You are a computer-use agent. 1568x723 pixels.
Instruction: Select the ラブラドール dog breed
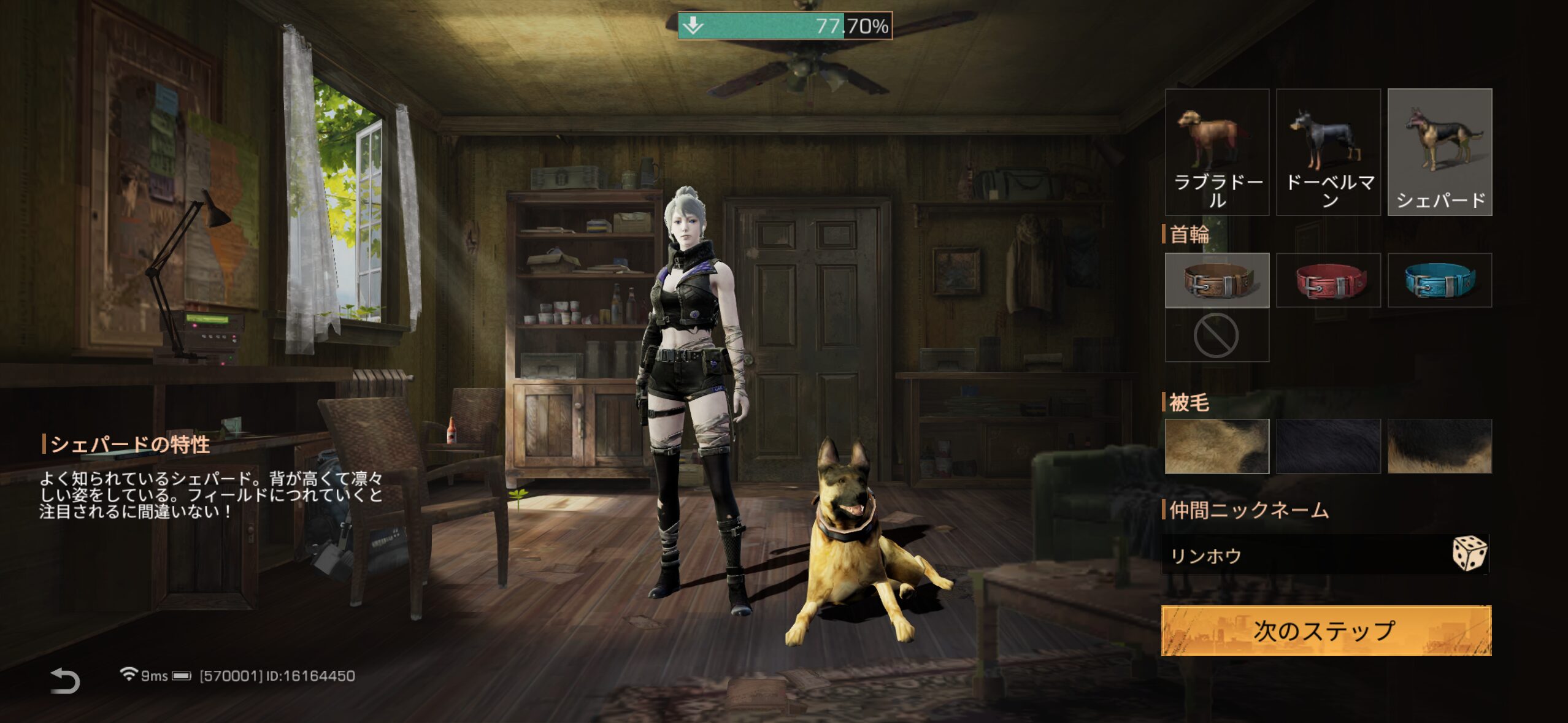[x=1216, y=151]
